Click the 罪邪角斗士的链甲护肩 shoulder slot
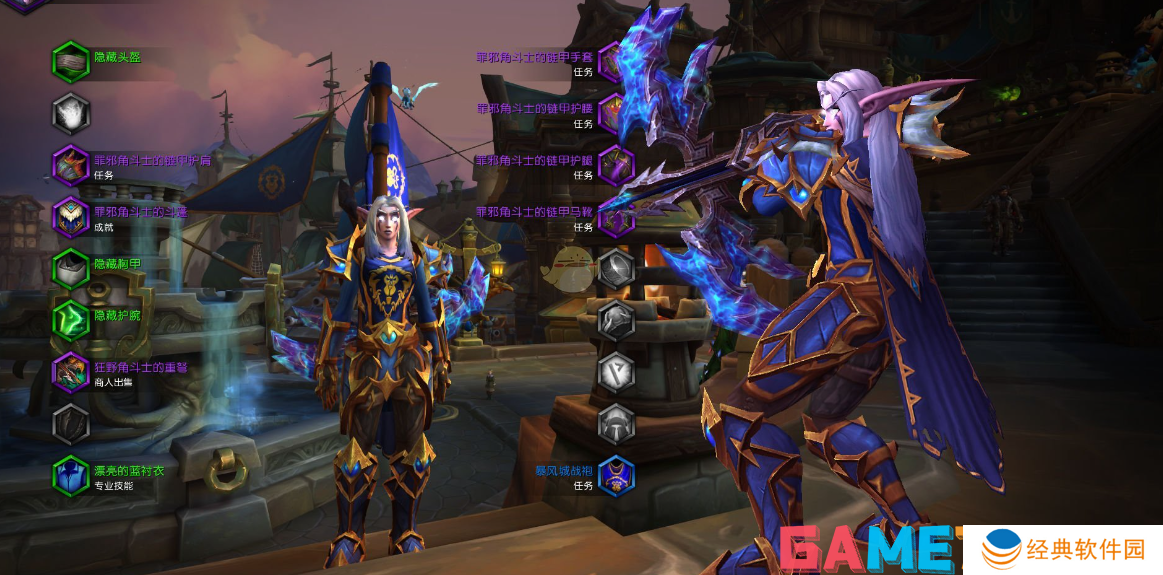The image size is (1163, 575). click(x=71, y=165)
